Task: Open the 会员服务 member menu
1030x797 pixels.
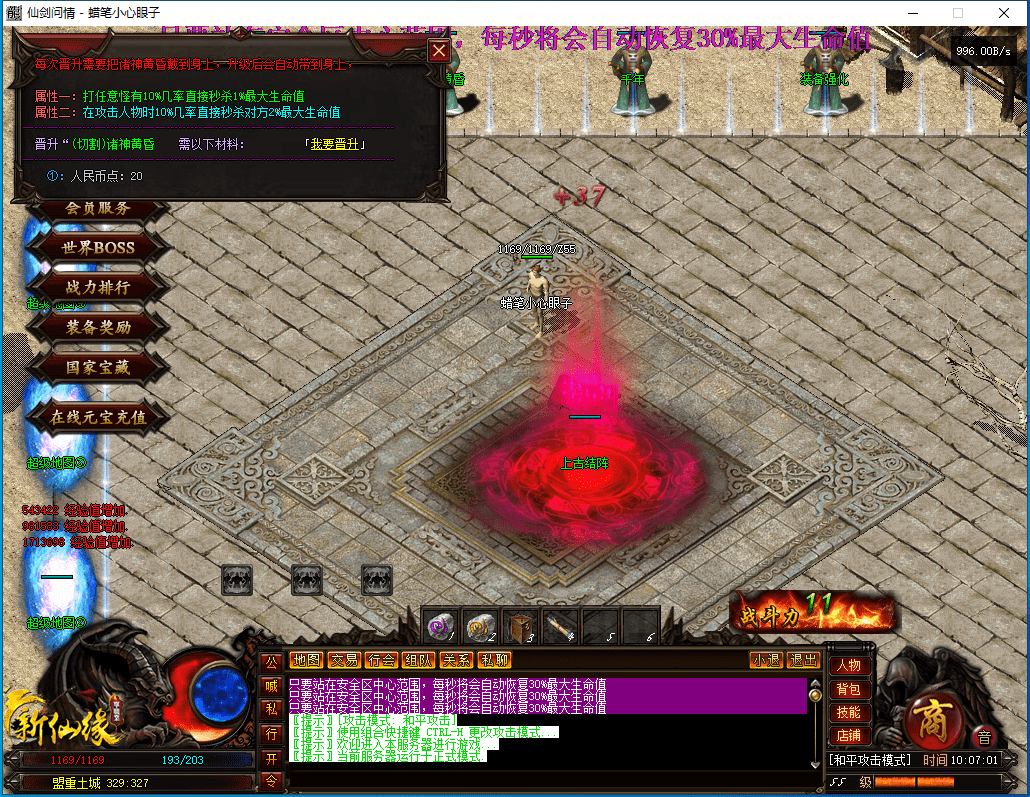Action: [x=98, y=208]
